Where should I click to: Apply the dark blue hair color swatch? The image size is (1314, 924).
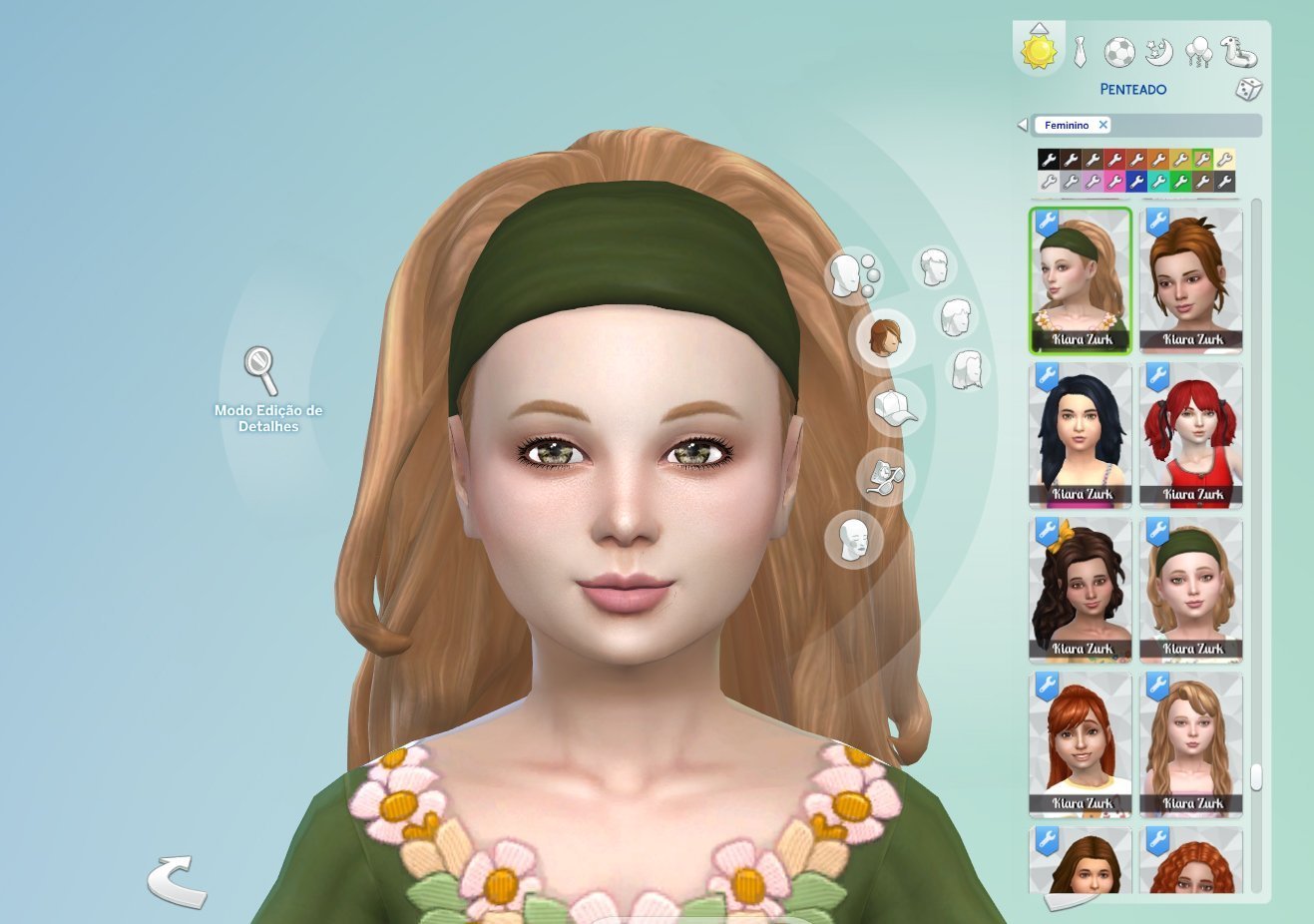coord(1135,182)
